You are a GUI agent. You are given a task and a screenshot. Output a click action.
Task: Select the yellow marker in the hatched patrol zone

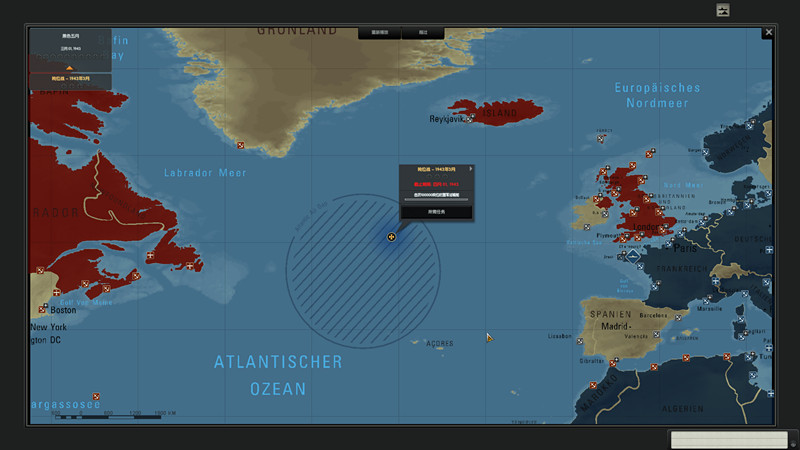392,237
